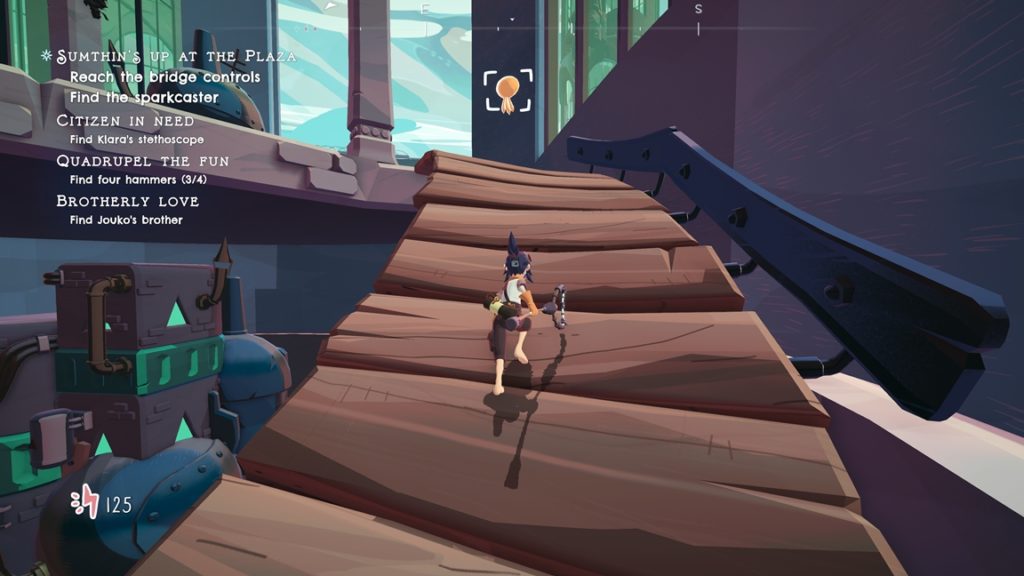Click the Find Klara's stethoscope objective
Viewport: 1024px width, 576px height.
pos(137,140)
